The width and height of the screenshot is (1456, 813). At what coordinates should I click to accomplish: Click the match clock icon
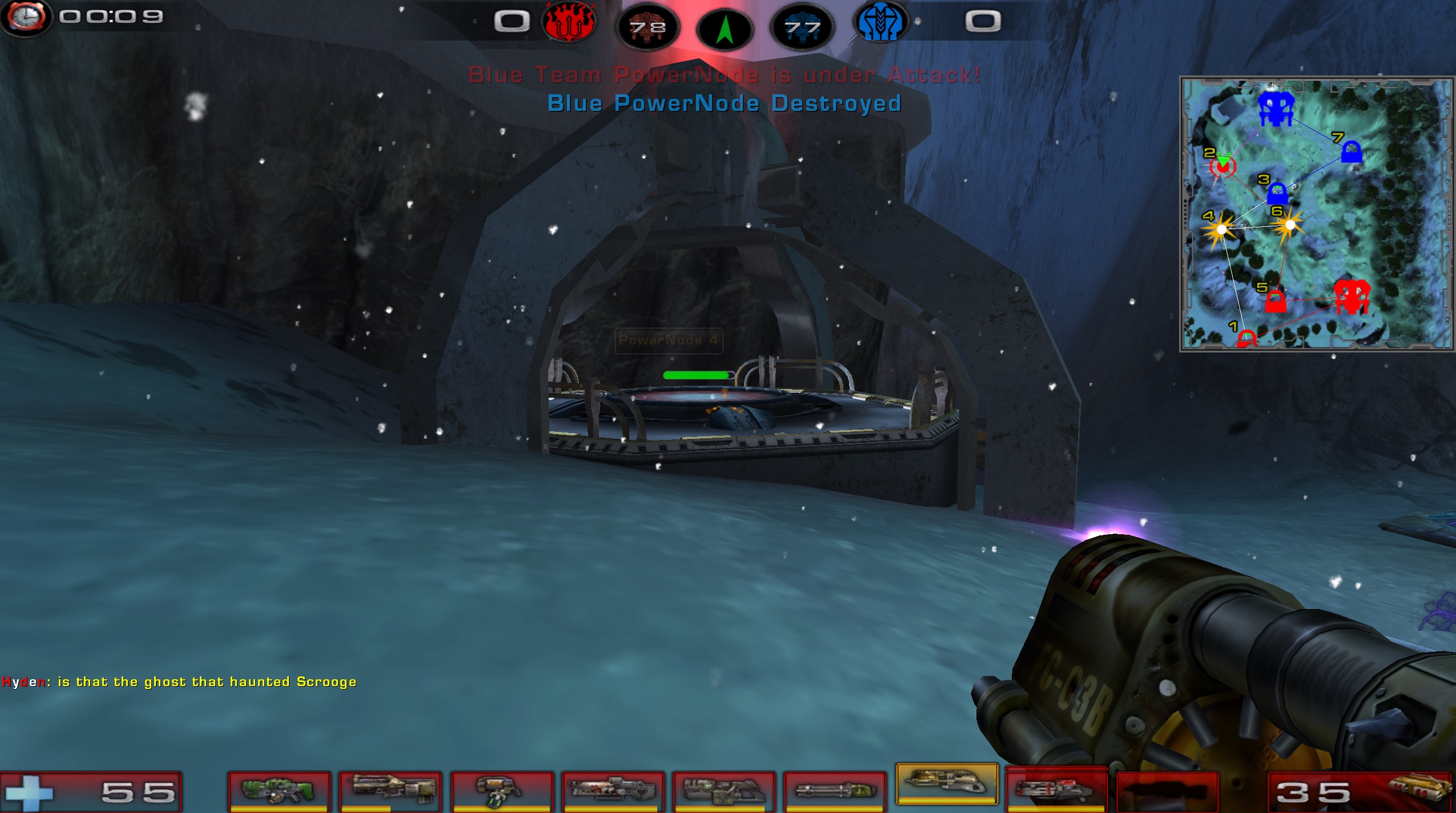tap(26, 17)
